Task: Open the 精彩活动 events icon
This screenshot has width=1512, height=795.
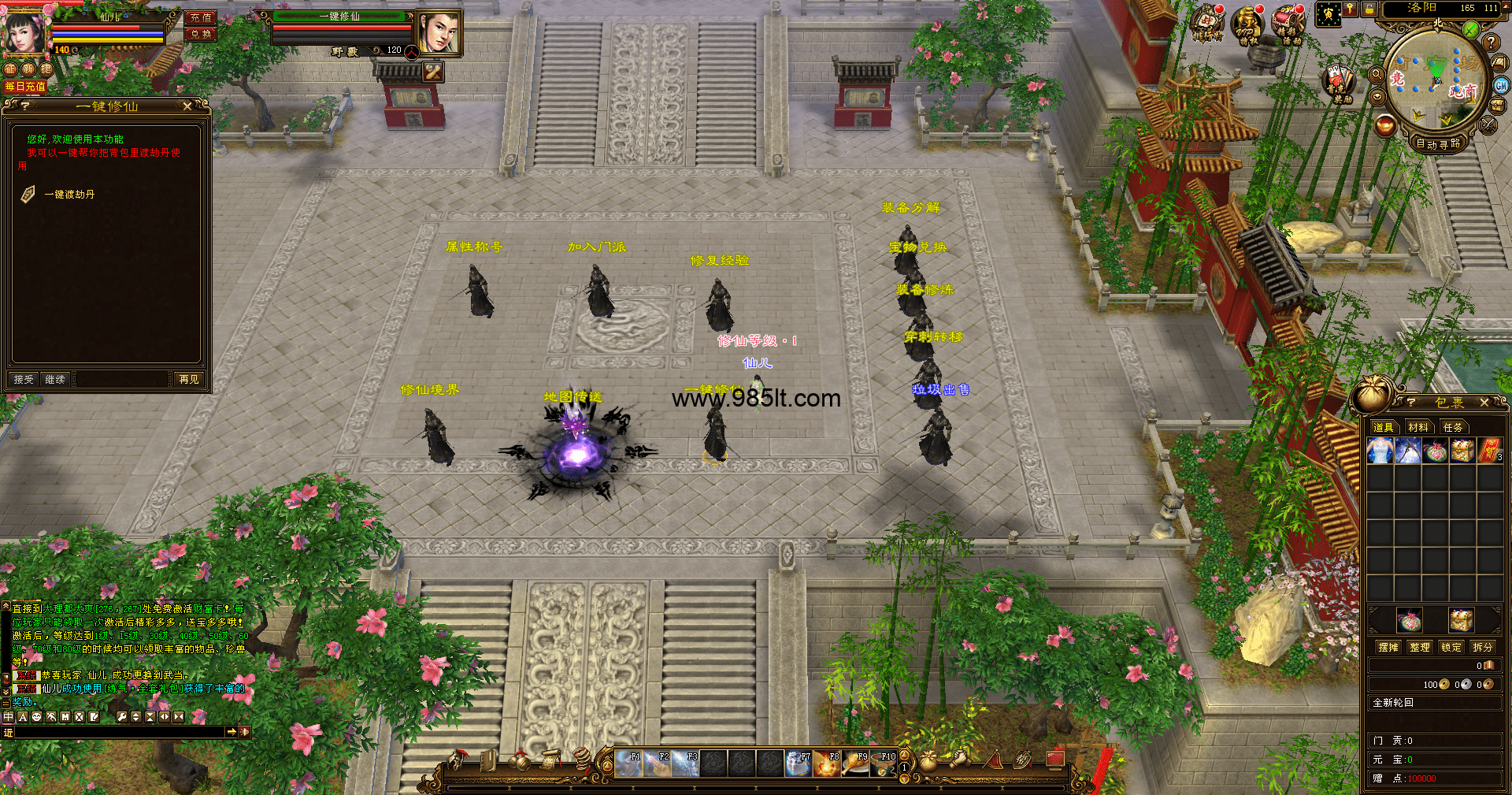Action: [1288, 24]
